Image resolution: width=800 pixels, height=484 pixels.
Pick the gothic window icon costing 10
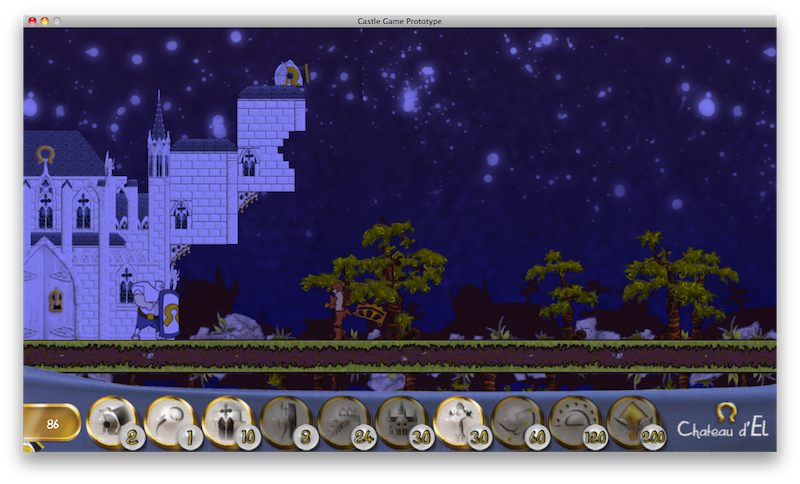(x=226, y=421)
